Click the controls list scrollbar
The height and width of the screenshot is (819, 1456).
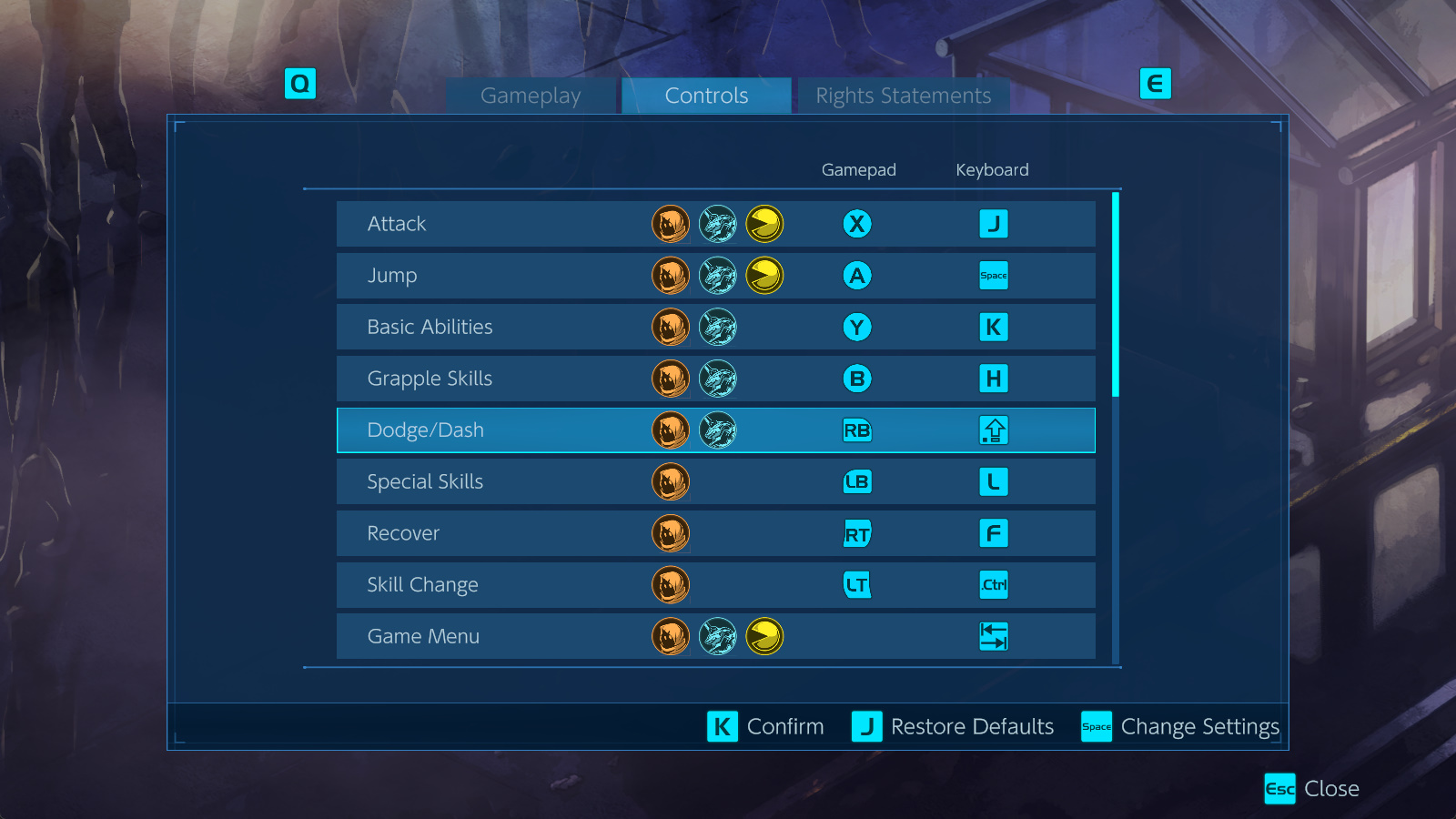point(1116,295)
